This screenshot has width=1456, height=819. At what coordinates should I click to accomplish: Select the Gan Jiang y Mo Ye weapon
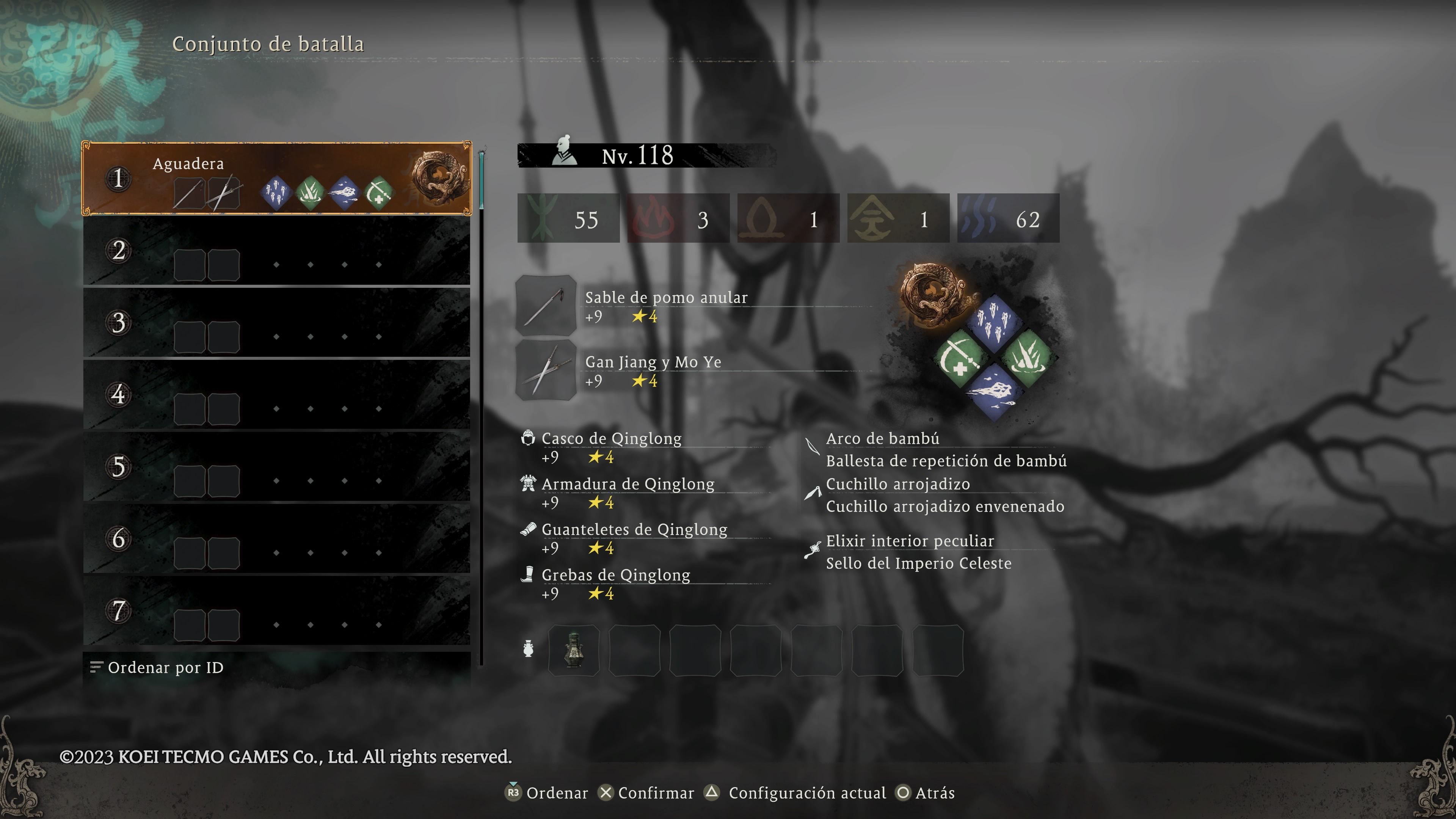[x=653, y=362]
